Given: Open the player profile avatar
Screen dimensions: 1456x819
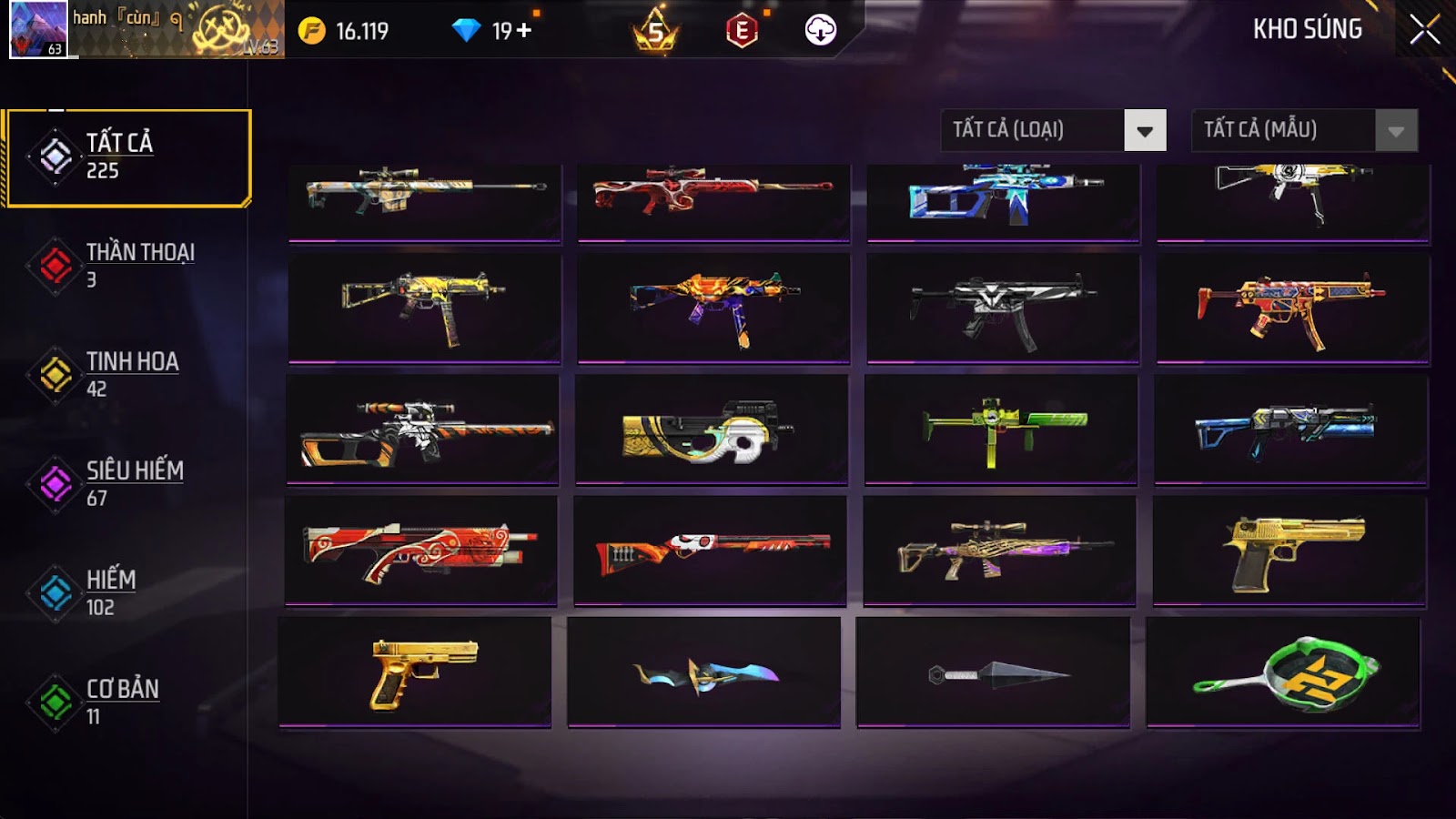Looking at the screenshot, I should point(37,29).
